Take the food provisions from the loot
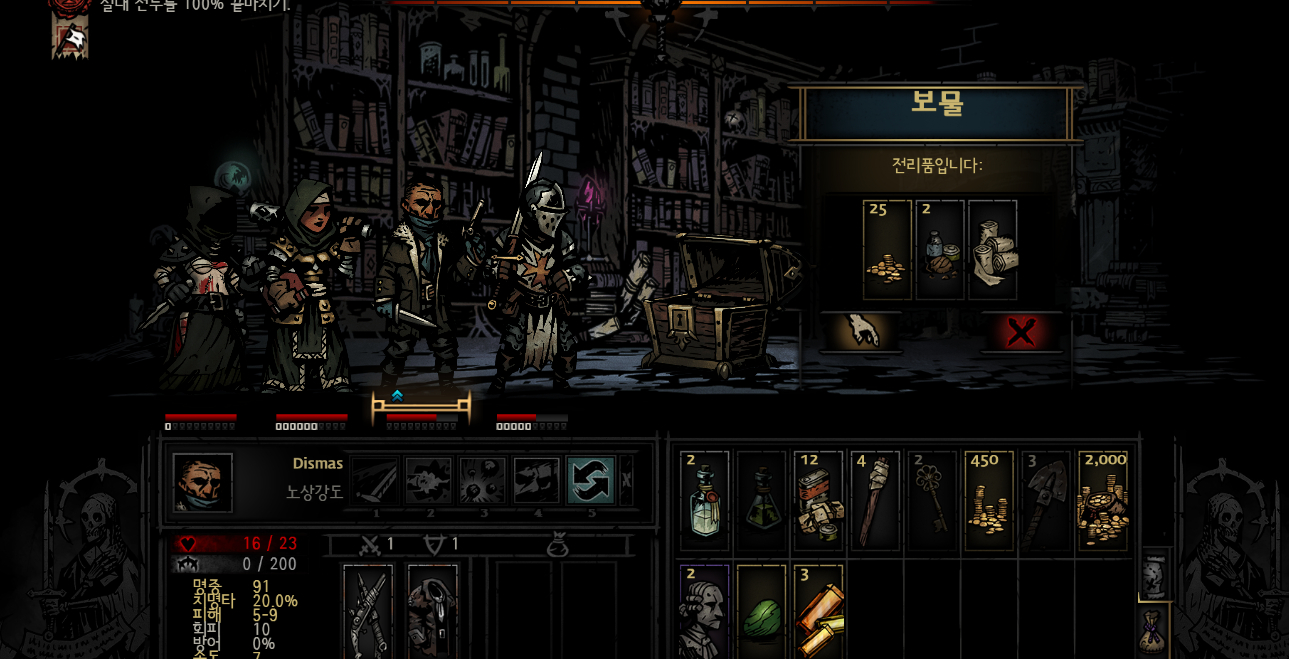Image resolution: width=1289 pixels, height=659 pixels. coord(940,250)
